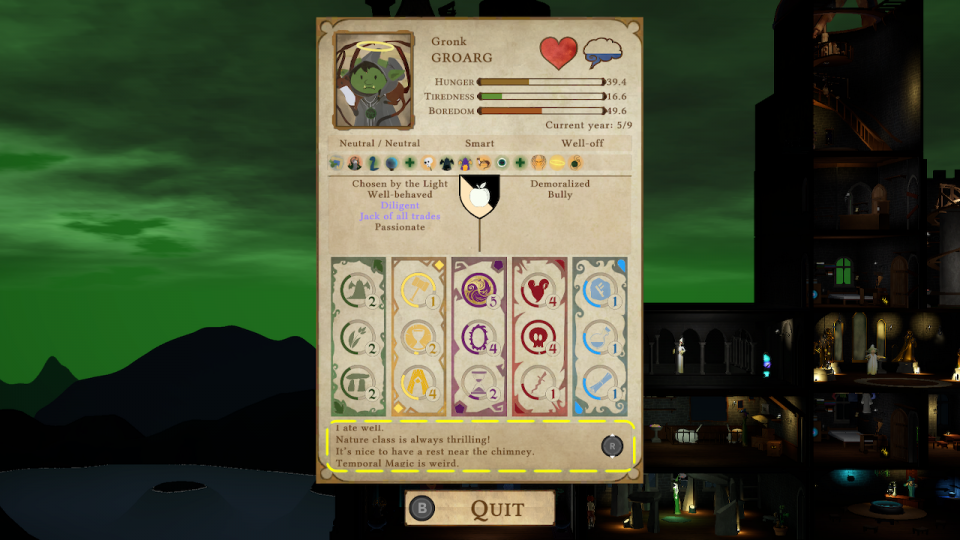Click the white skull trait icon

(428, 162)
